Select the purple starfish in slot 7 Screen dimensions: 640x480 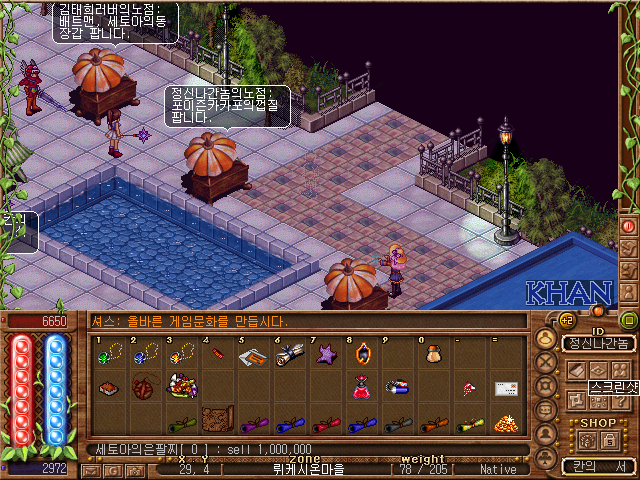[x=327, y=355]
